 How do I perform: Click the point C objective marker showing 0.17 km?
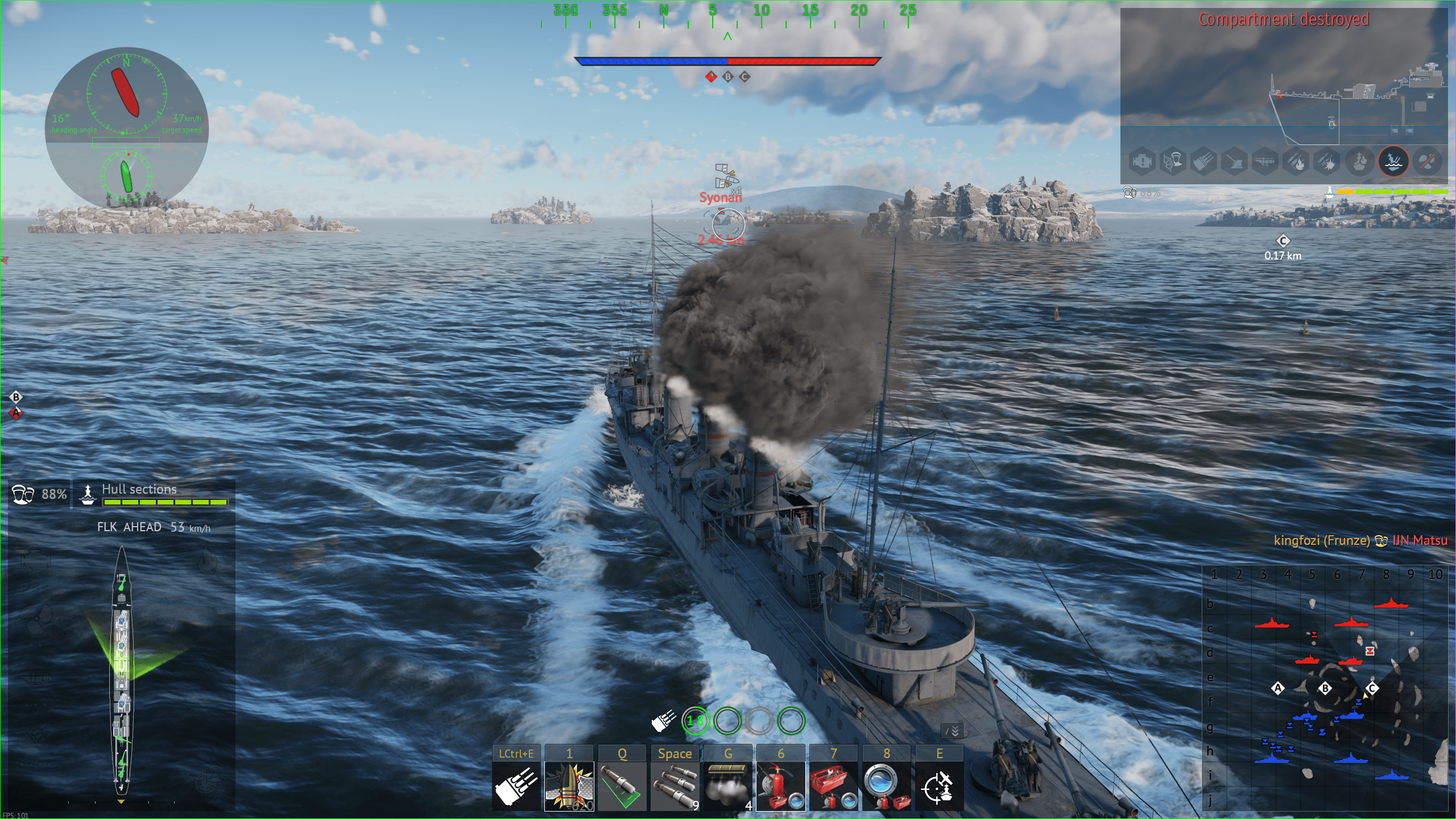pos(1283,241)
